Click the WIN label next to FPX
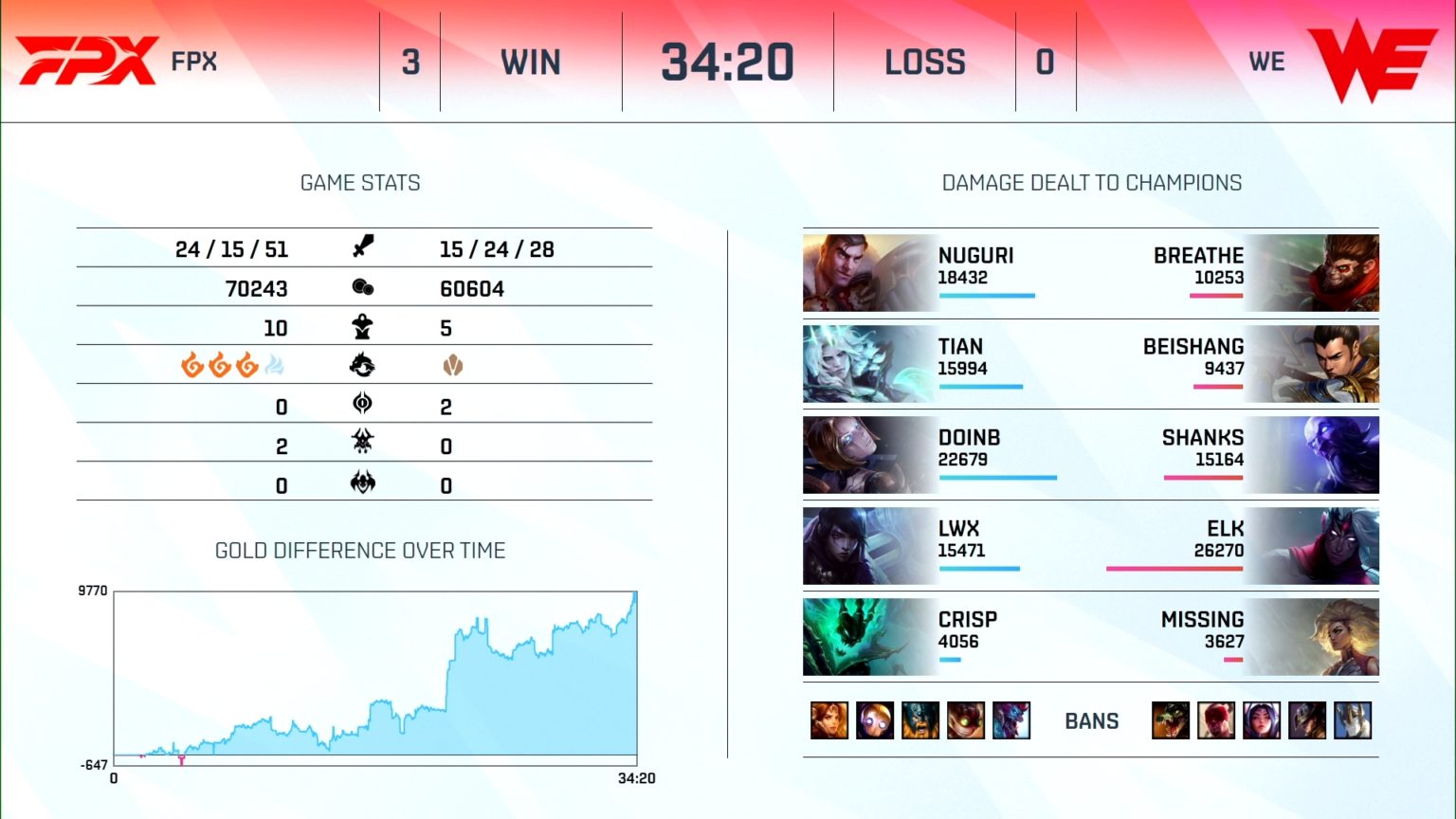1456x819 pixels. [532, 61]
